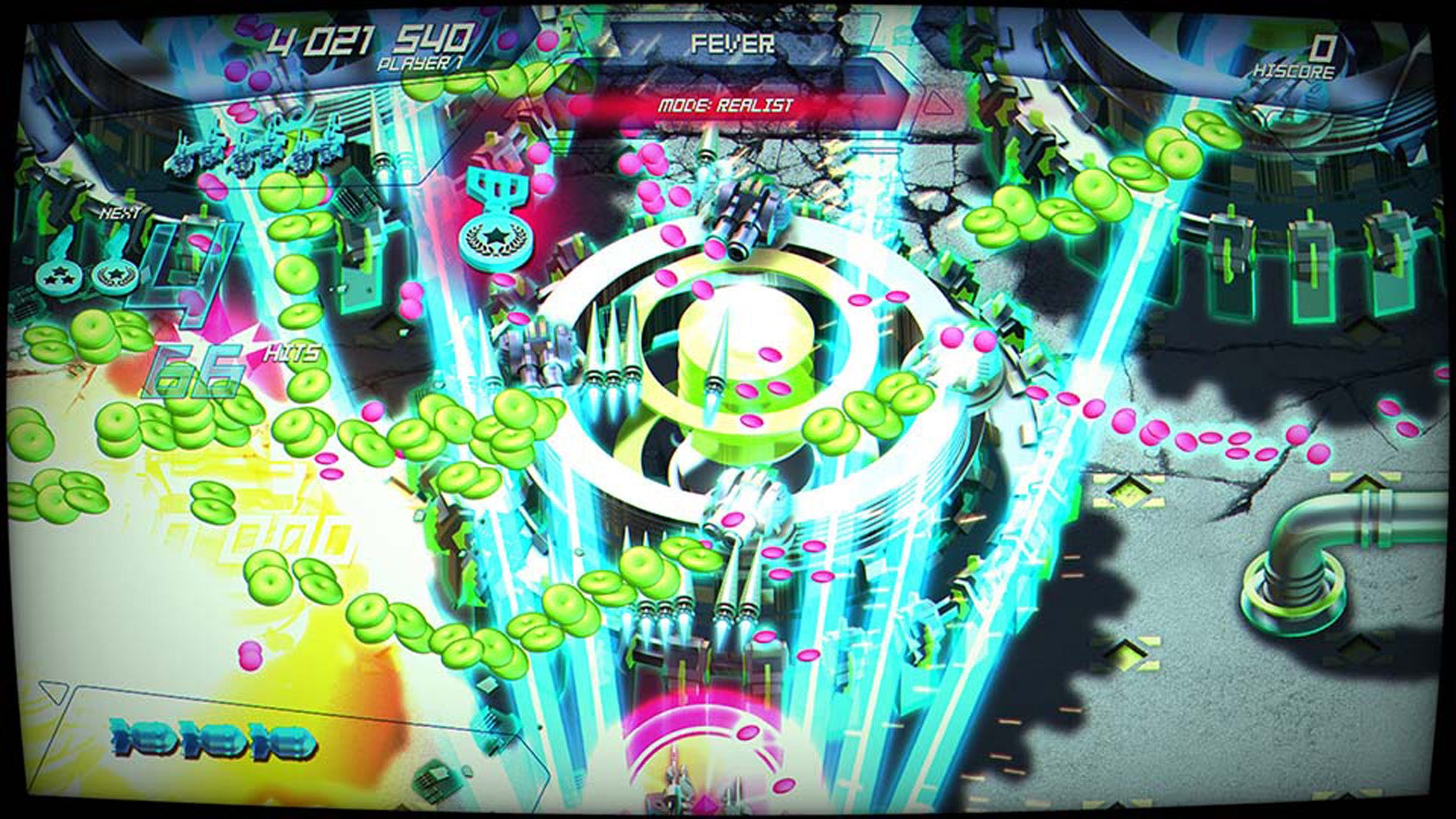The height and width of the screenshot is (819, 1456).
Task: Click the PLAYER 1 score display
Action: click(x=372, y=42)
